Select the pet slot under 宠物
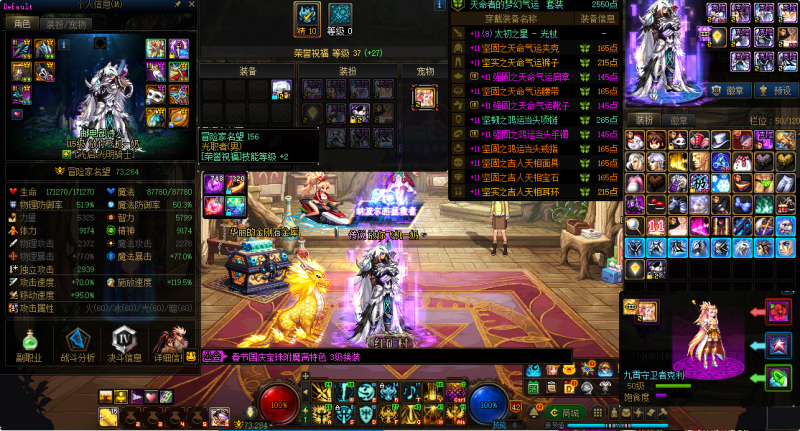The image size is (800, 431). coord(425,96)
